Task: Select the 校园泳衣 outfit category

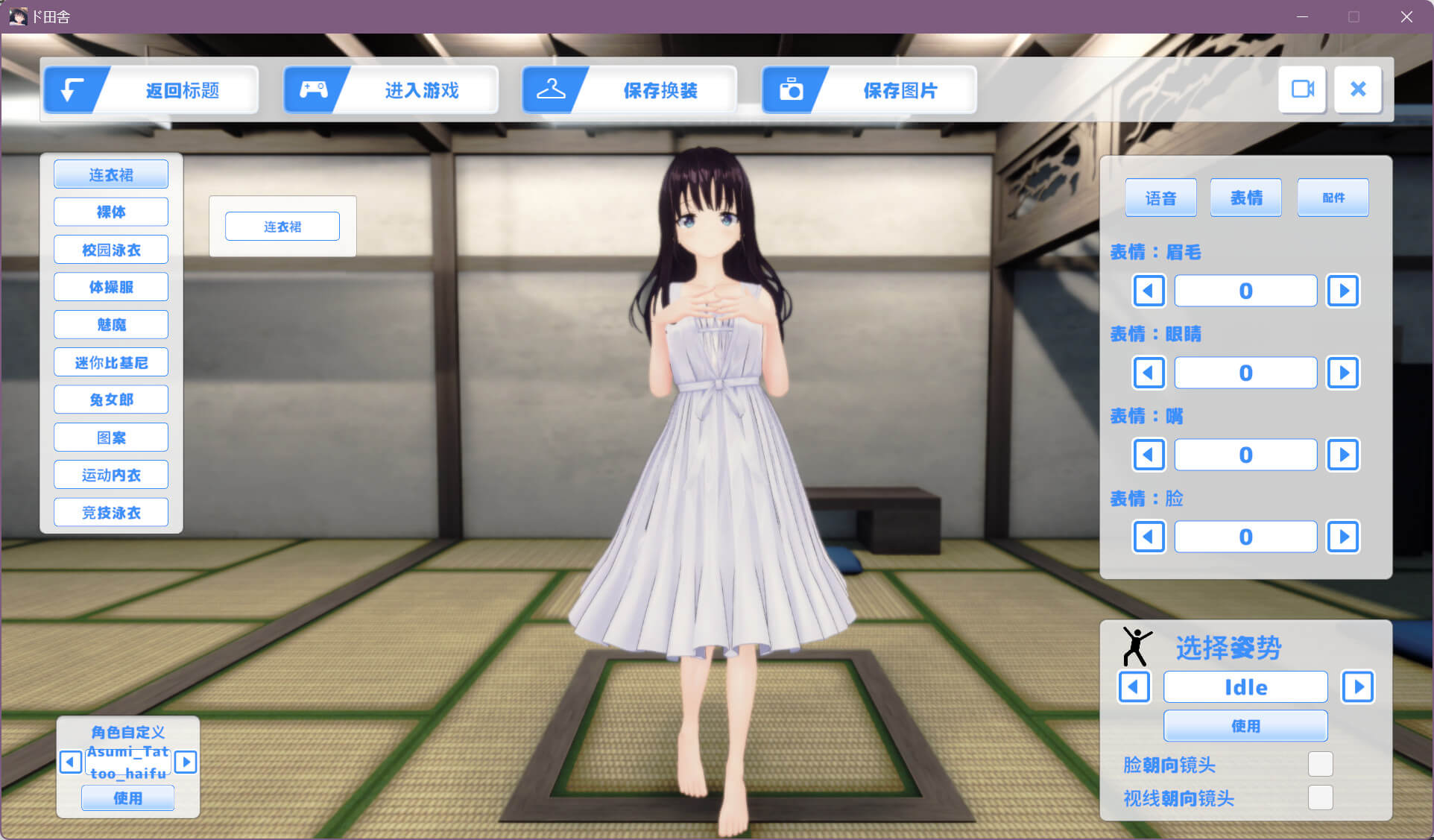Action: click(x=111, y=250)
